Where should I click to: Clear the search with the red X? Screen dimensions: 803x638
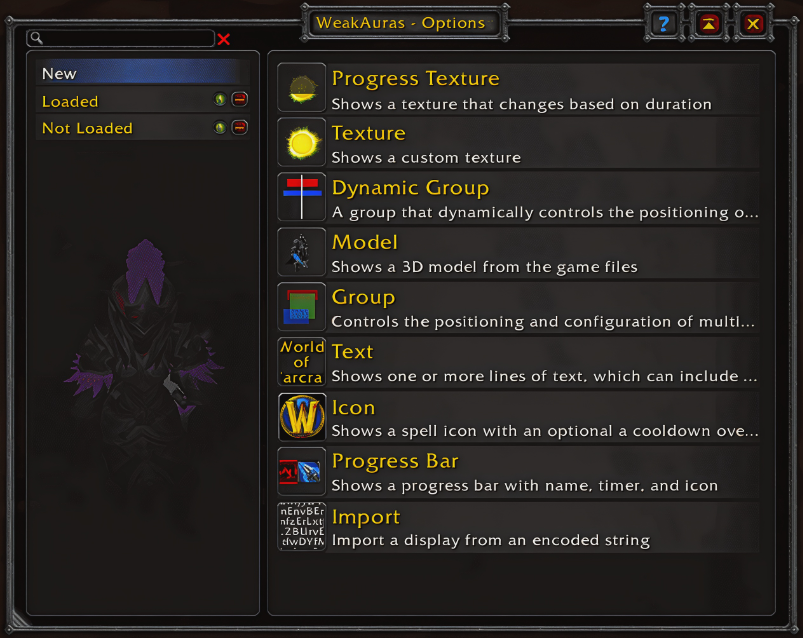(x=224, y=39)
